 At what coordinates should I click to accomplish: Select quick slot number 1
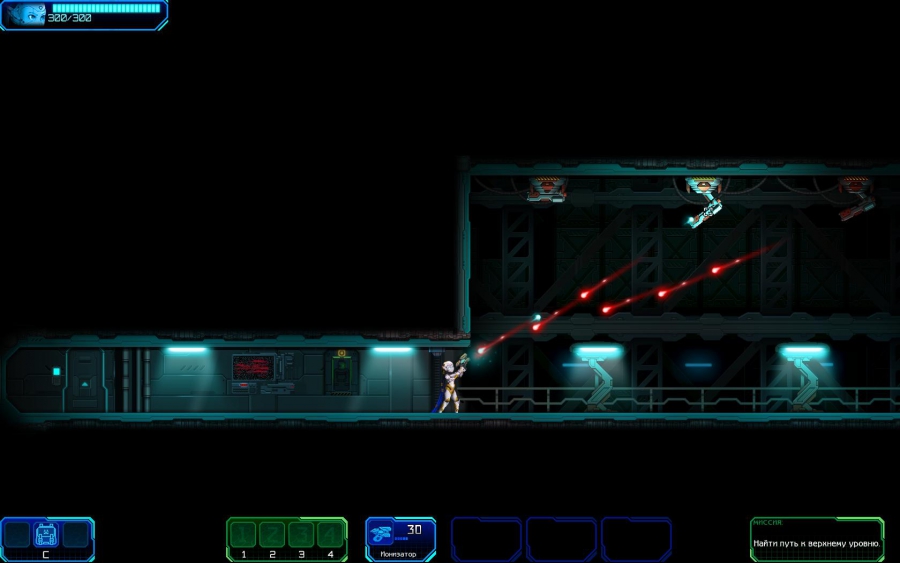coord(244,534)
